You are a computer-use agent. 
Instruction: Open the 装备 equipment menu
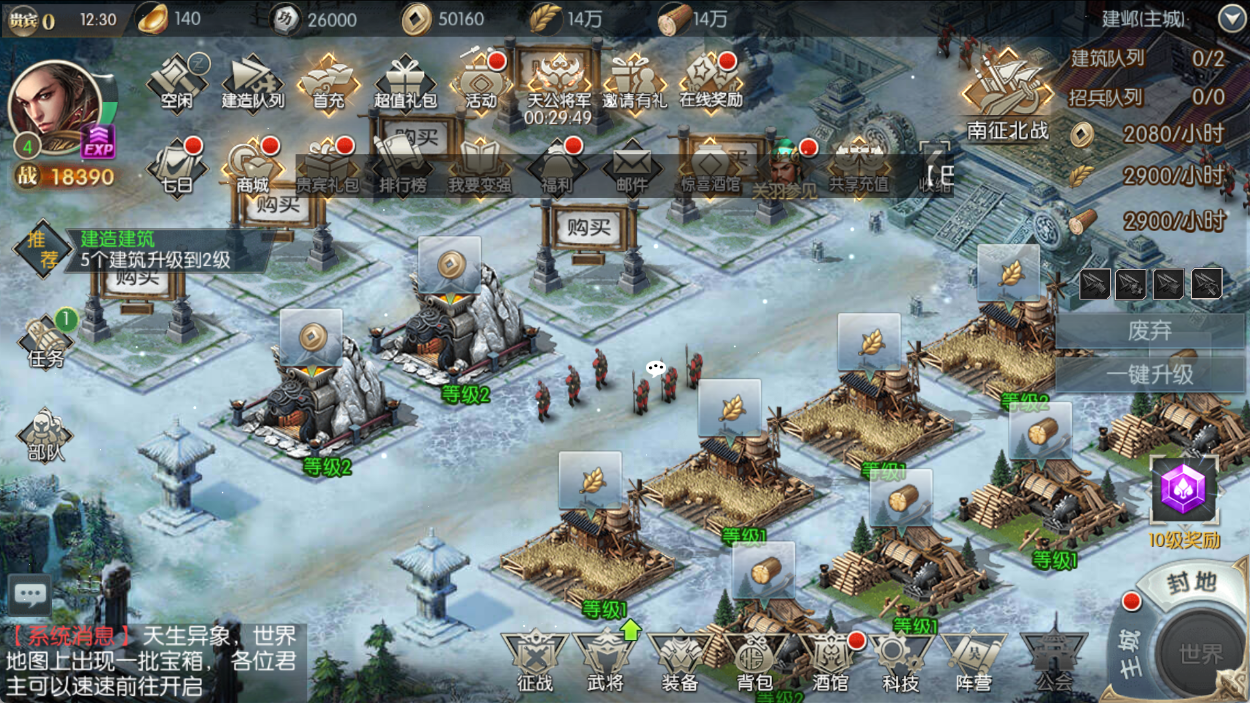680,662
